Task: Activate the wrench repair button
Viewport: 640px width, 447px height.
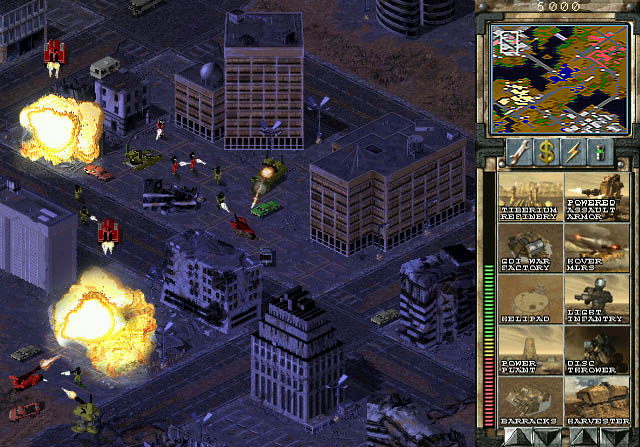Action: pos(518,152)
